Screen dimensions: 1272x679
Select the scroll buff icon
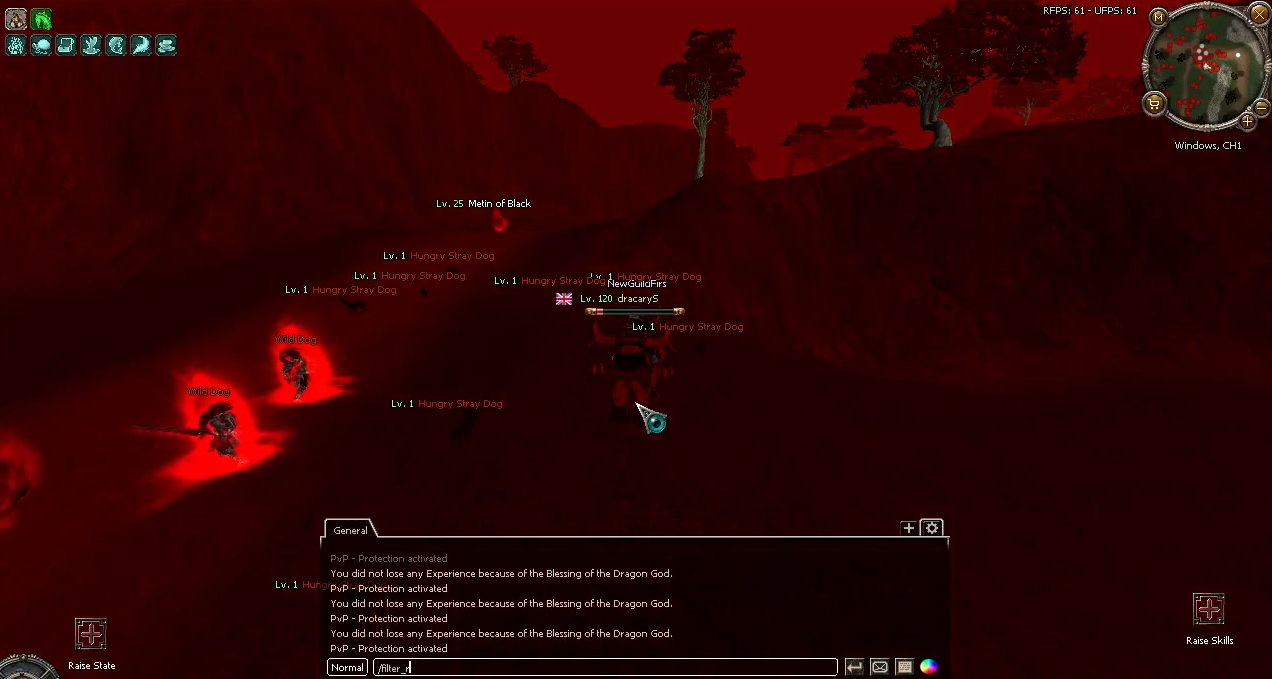(x=66, y=45)
